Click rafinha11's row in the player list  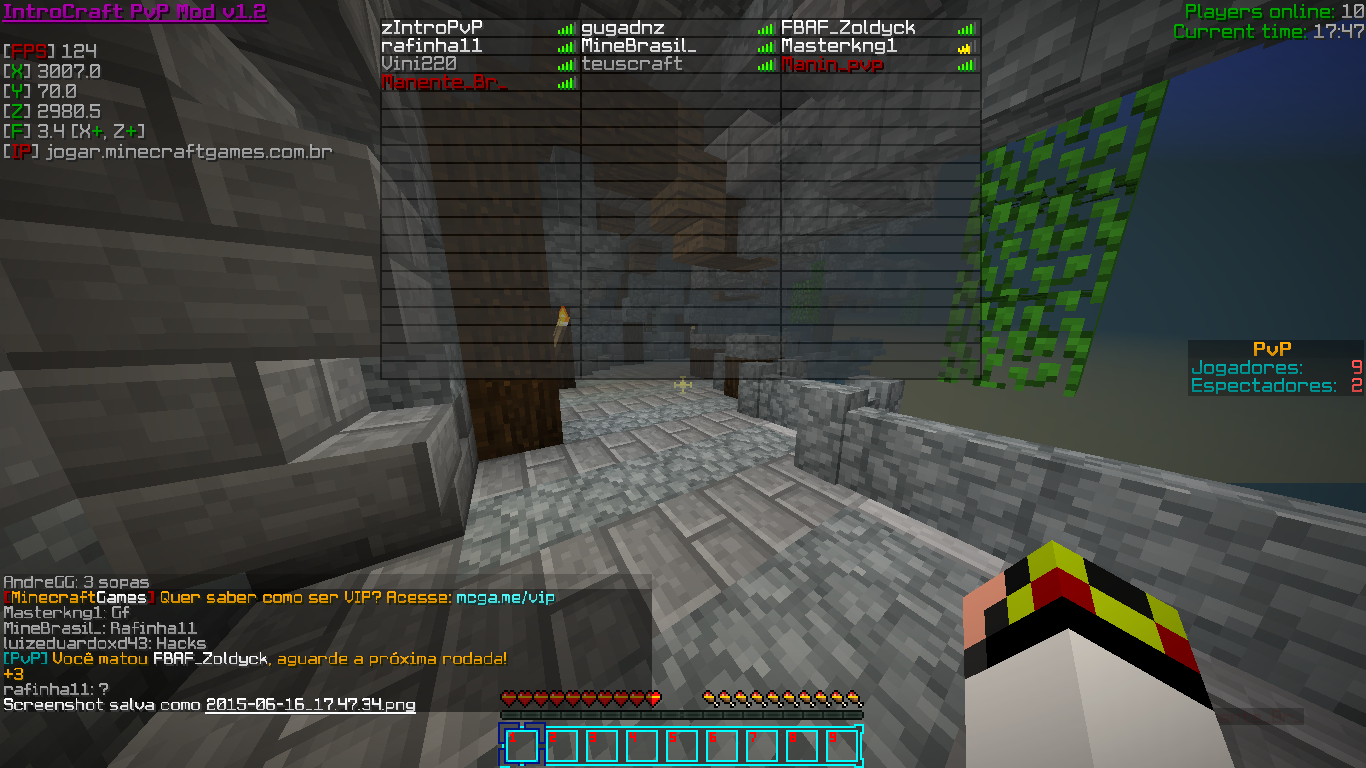432,46
